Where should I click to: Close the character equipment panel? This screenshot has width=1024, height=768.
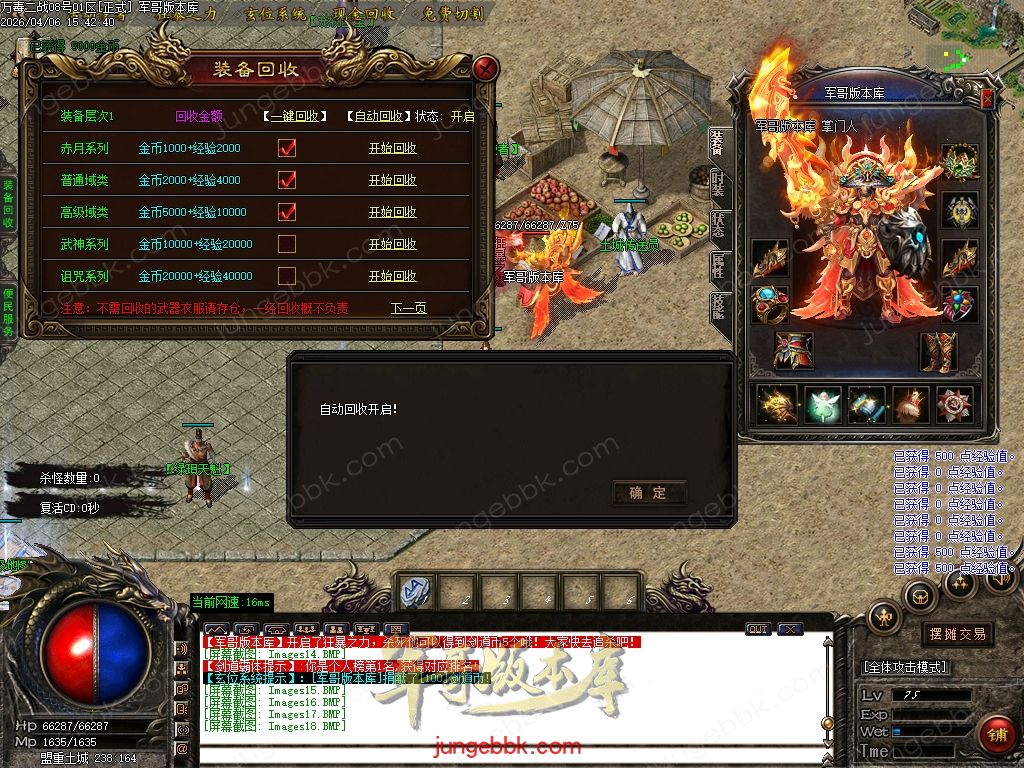[x=987, y=99]
